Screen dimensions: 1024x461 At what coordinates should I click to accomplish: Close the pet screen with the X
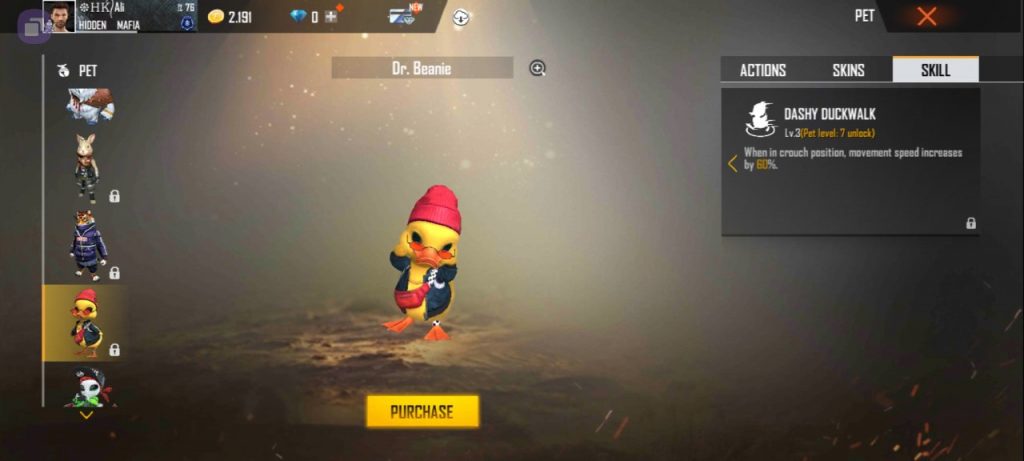[x=927, y=16]
